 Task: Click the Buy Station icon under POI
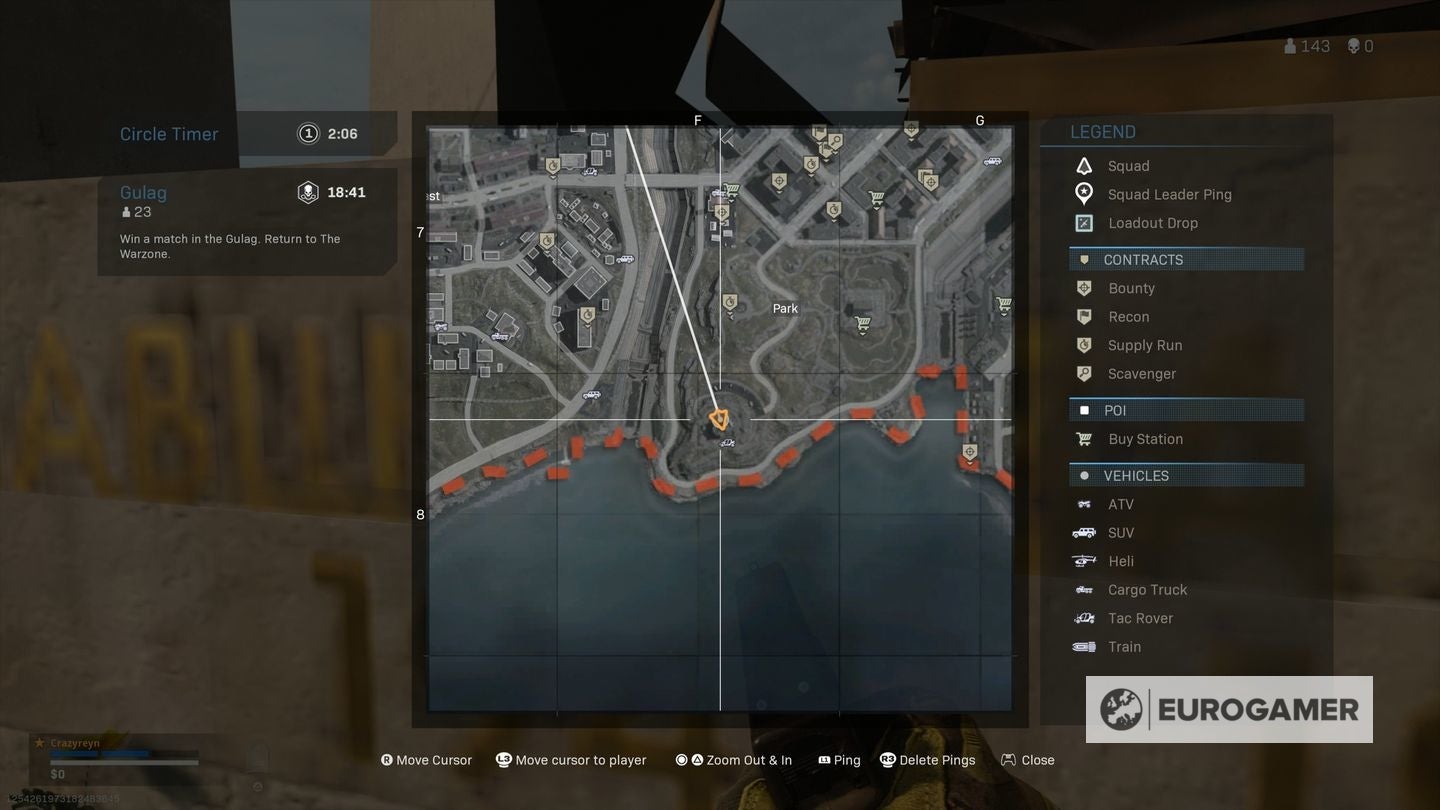pos(1084,438)
